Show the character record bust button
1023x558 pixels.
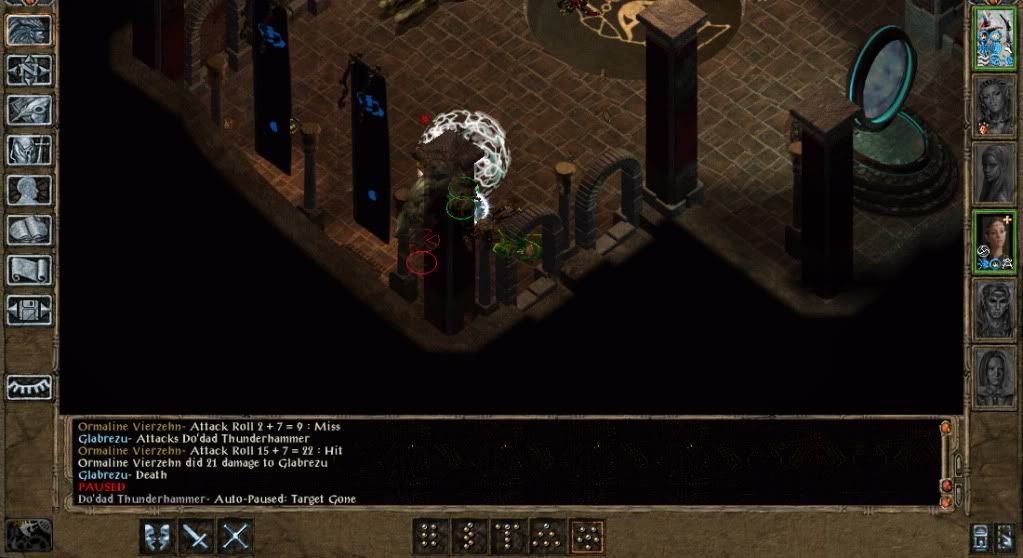(29, 189)
